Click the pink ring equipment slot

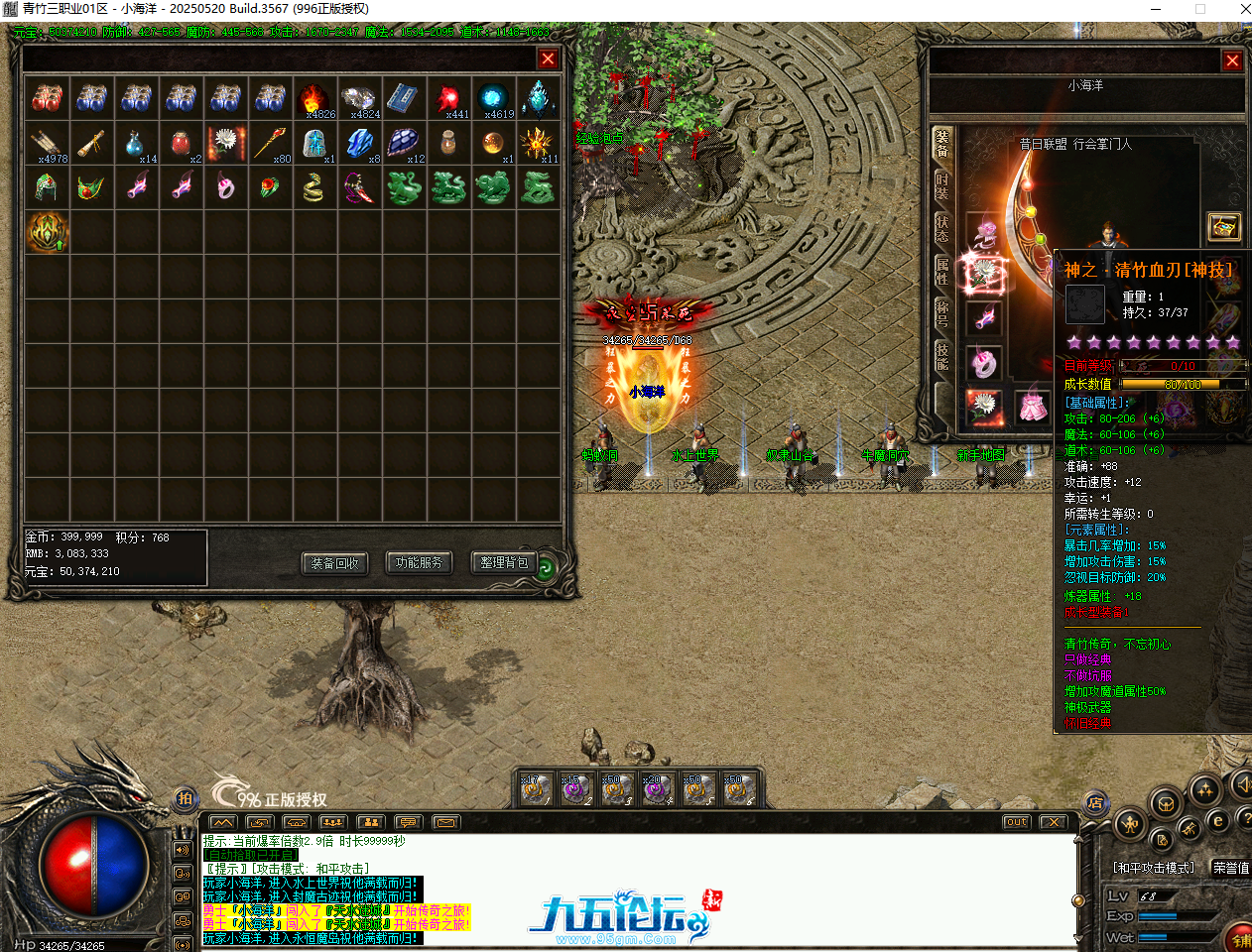click(x=983, y=363)
